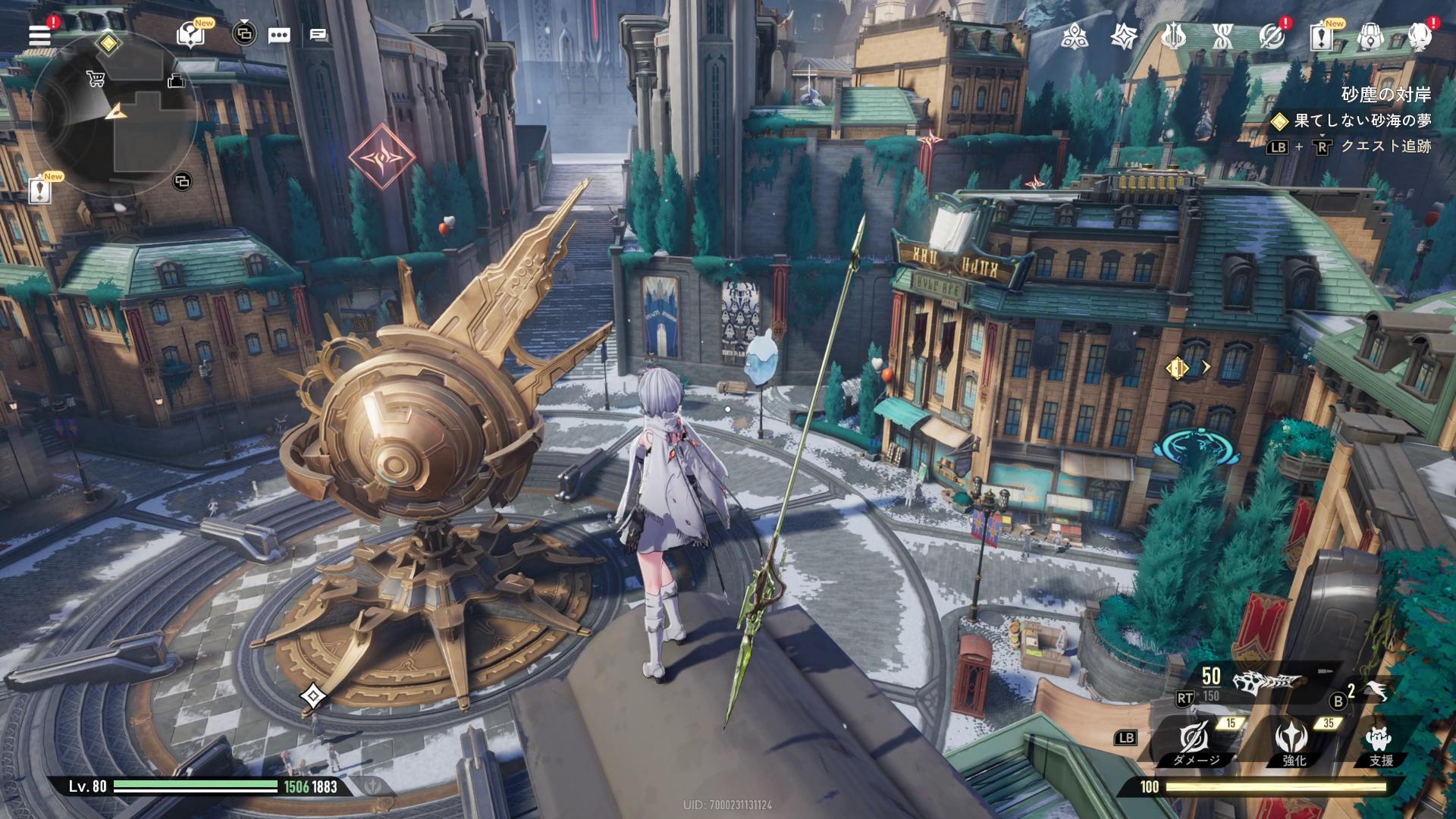This screenshot has height=819, width=1456.
Task: Open the character portrait menu
Action: pos(1419,36)
